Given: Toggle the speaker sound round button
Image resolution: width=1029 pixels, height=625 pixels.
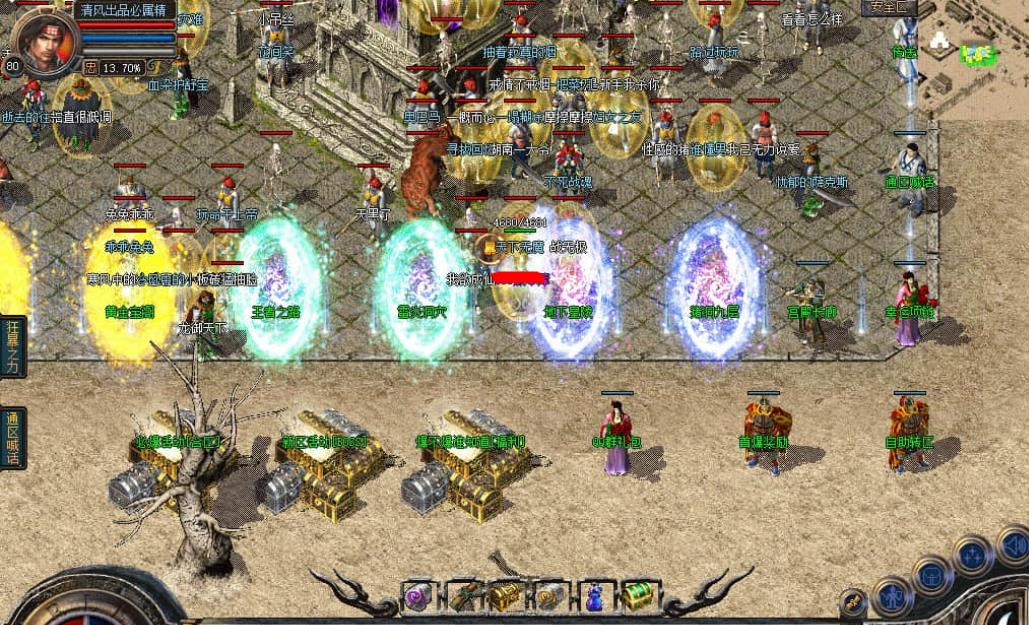Looking at the screenshot, I should (1014, 546).
